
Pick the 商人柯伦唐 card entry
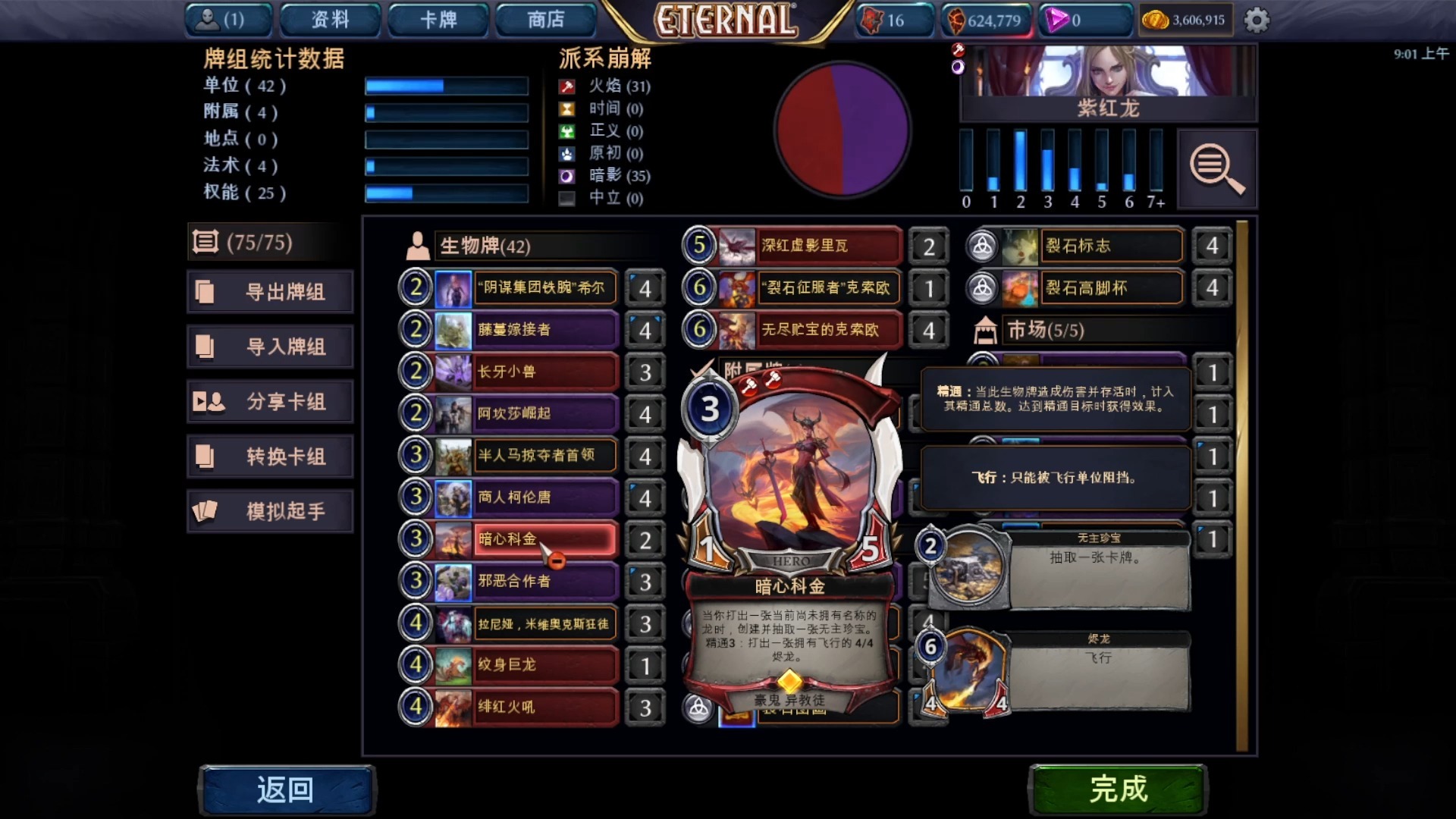[x=542, y=497]
